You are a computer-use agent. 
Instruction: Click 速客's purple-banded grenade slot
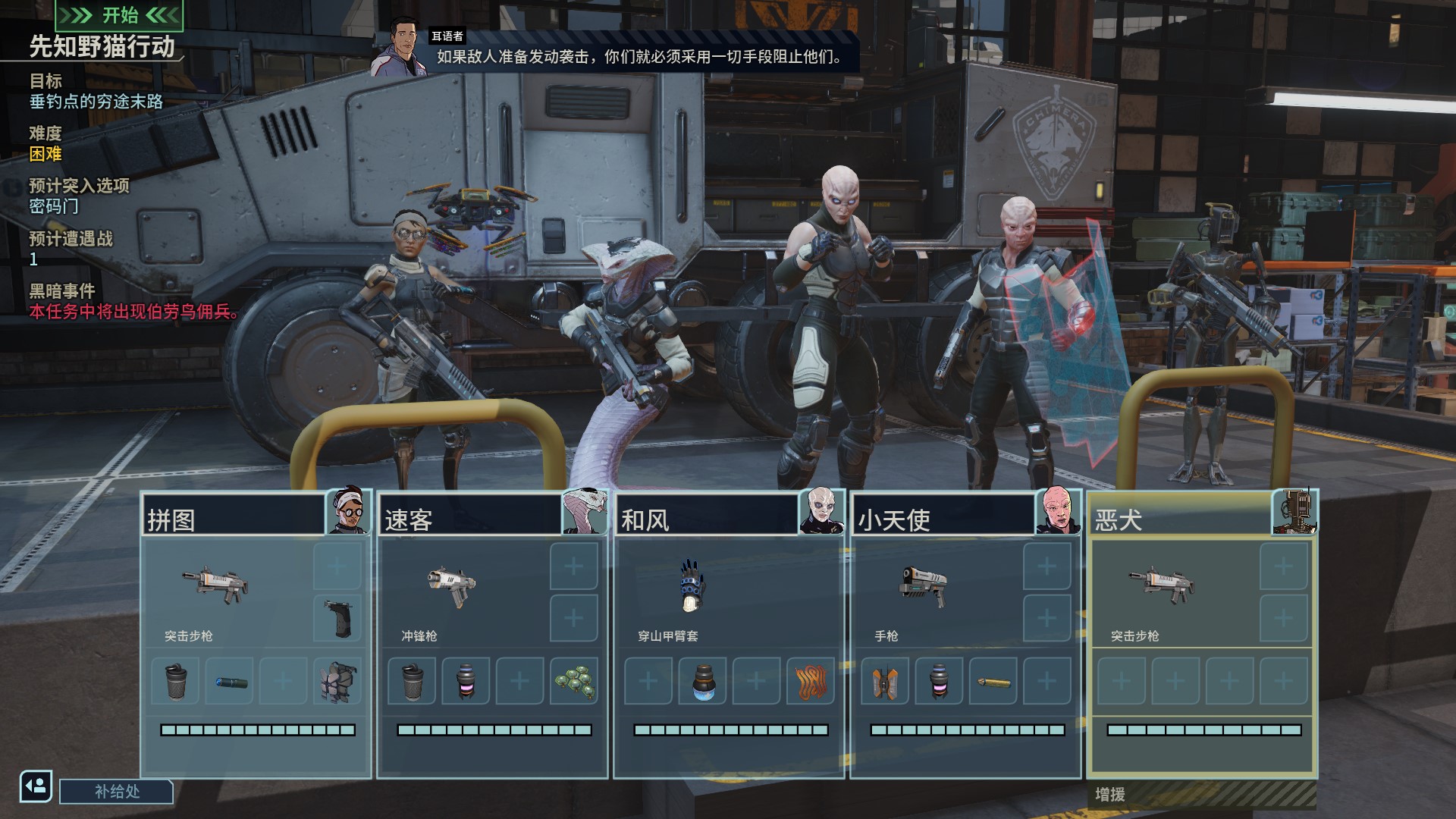[466, 681]
